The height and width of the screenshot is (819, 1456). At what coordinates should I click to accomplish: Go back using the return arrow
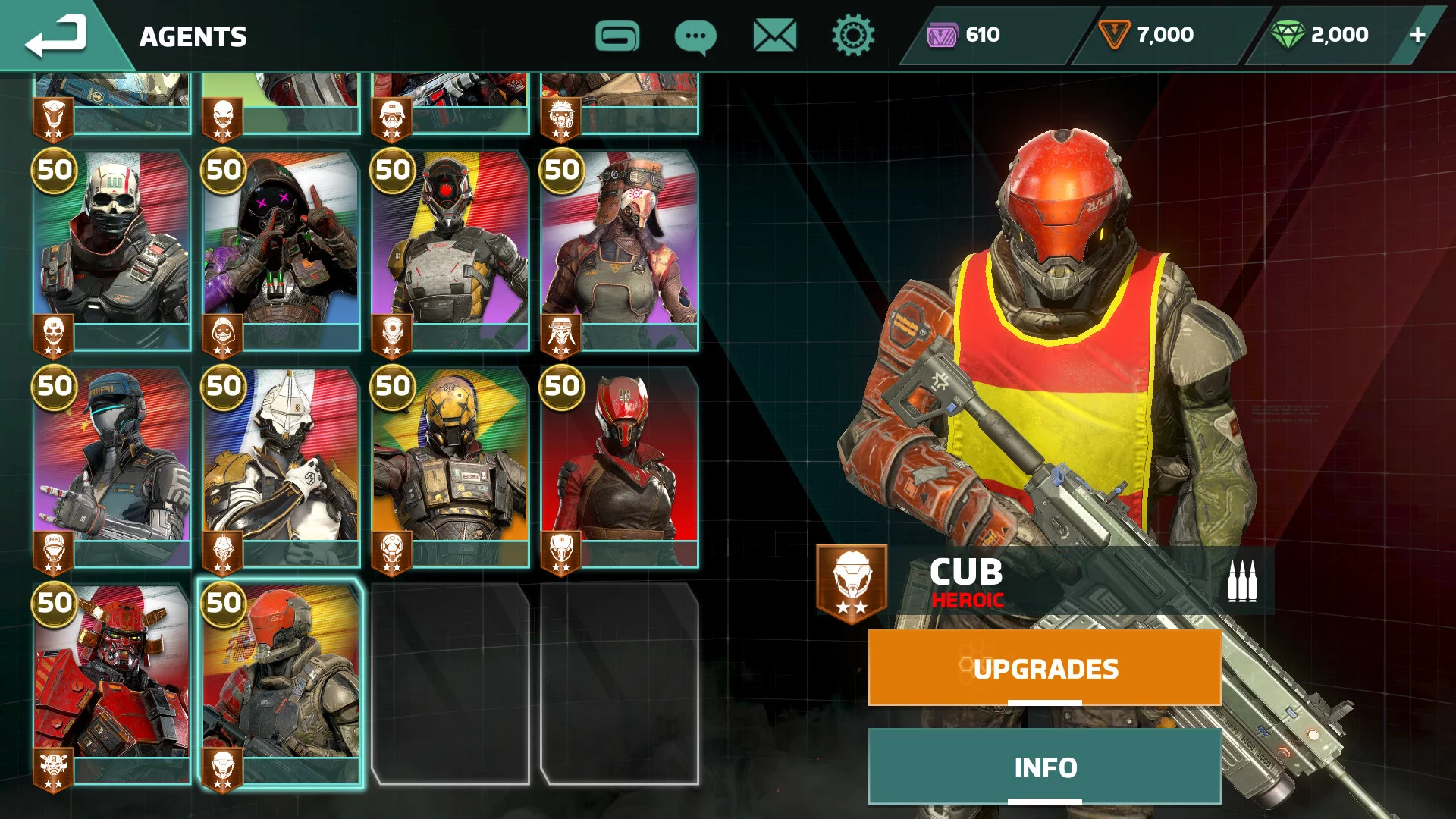click(x=55, y=36)
